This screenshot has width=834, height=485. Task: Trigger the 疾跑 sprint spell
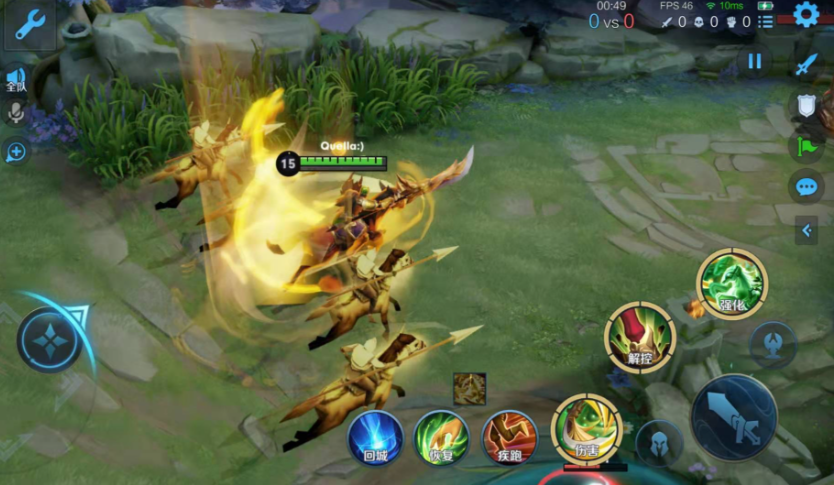tap(509, 438)
